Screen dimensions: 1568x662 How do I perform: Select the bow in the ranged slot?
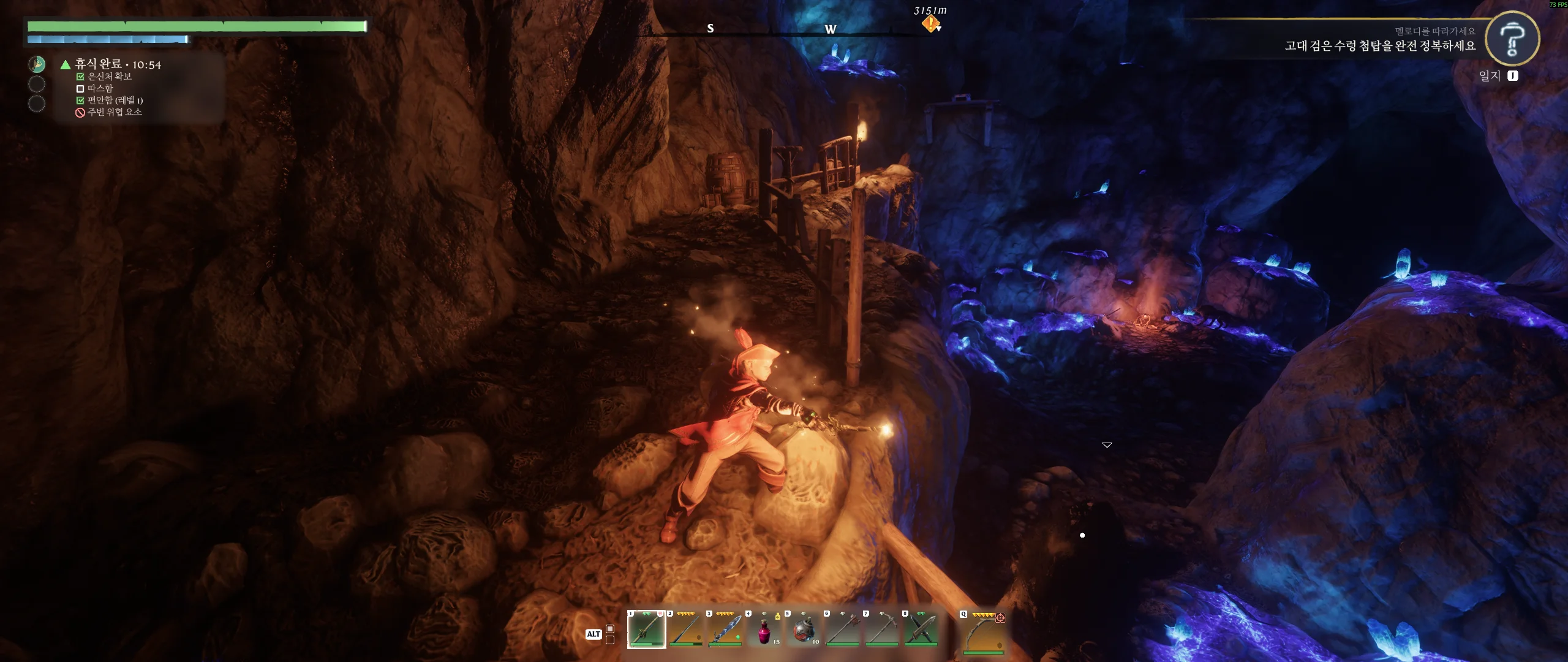pos(983,631)
